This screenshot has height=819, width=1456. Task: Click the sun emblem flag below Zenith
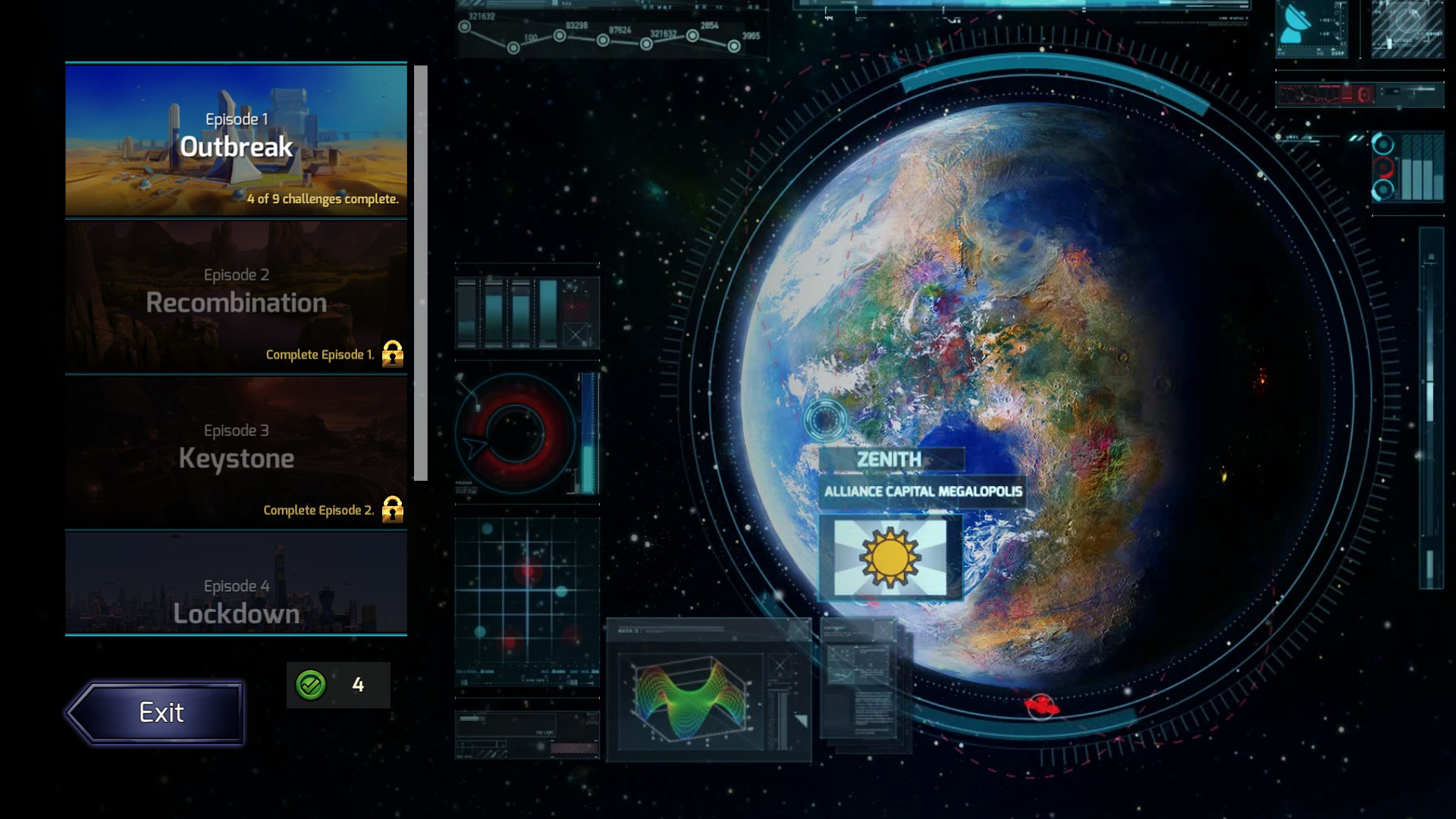tap(889, 559)
